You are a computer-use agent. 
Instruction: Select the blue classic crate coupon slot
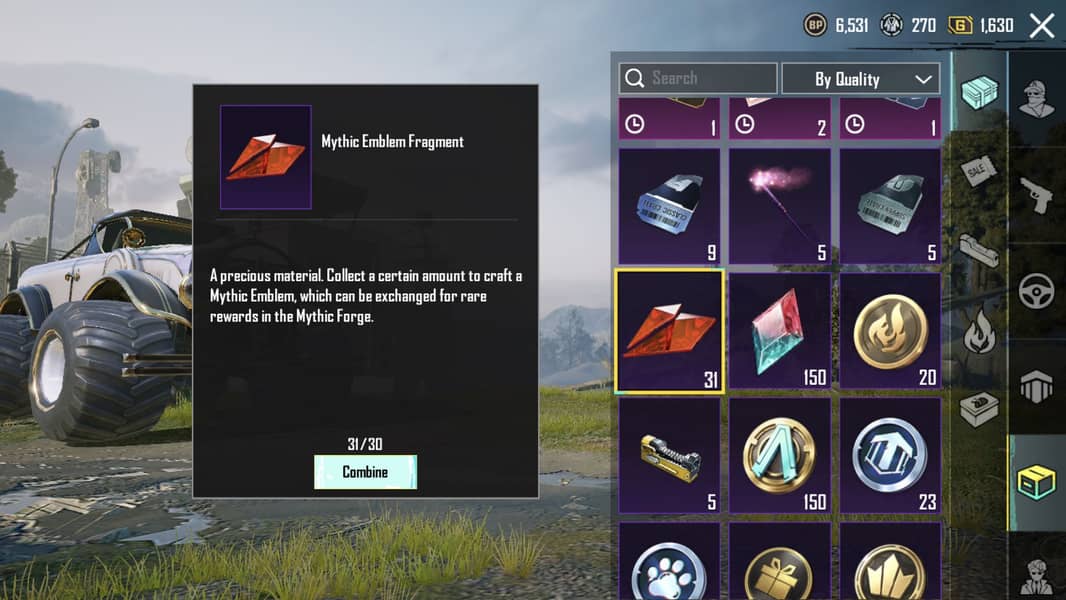[669, 206]
